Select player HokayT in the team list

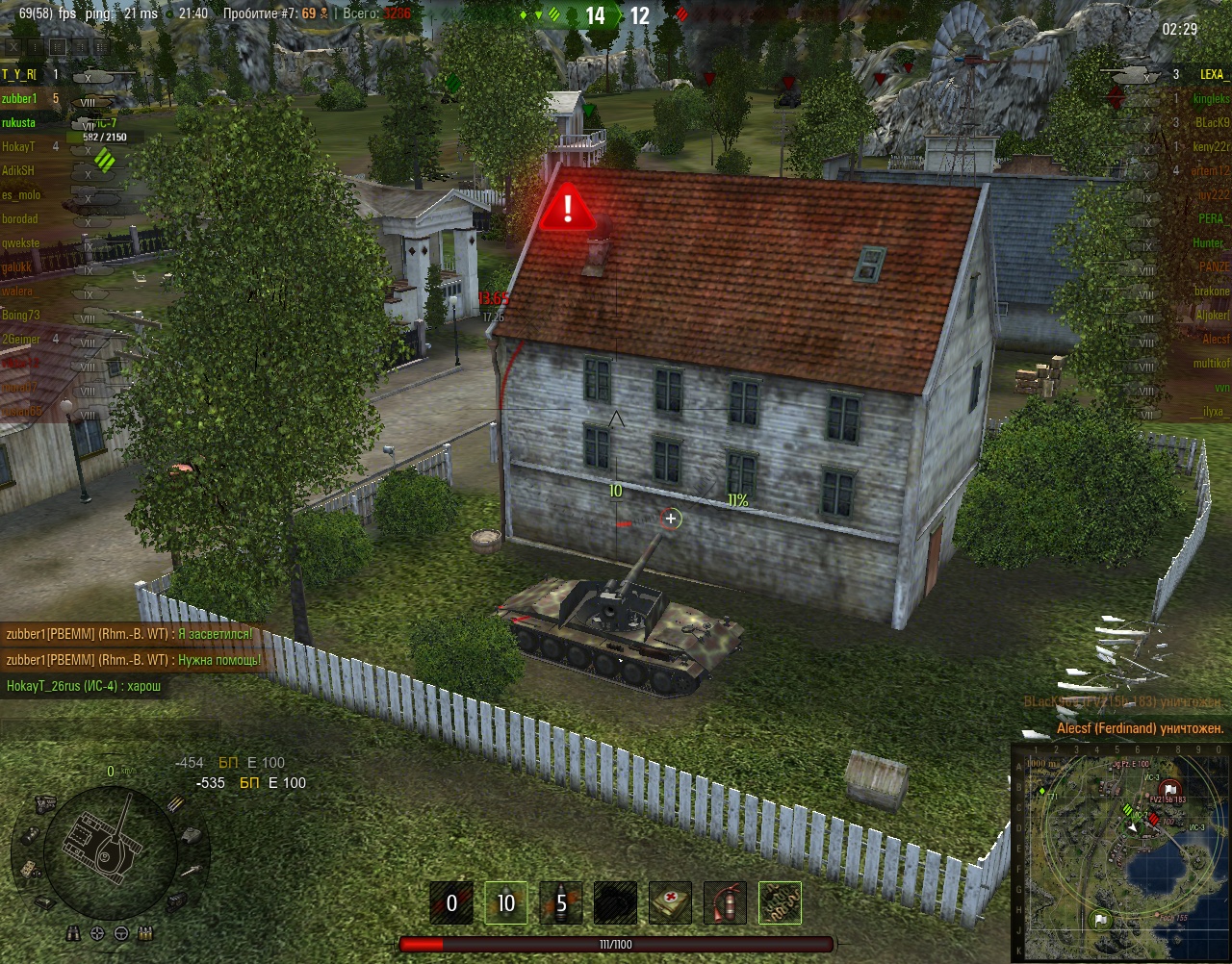(x=17, y=146)
